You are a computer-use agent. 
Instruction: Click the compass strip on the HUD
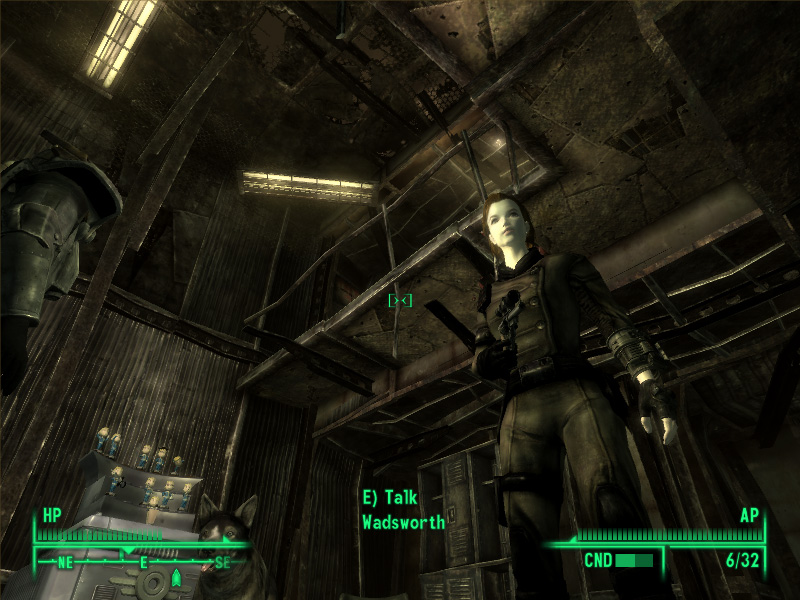tap(143, 562)
